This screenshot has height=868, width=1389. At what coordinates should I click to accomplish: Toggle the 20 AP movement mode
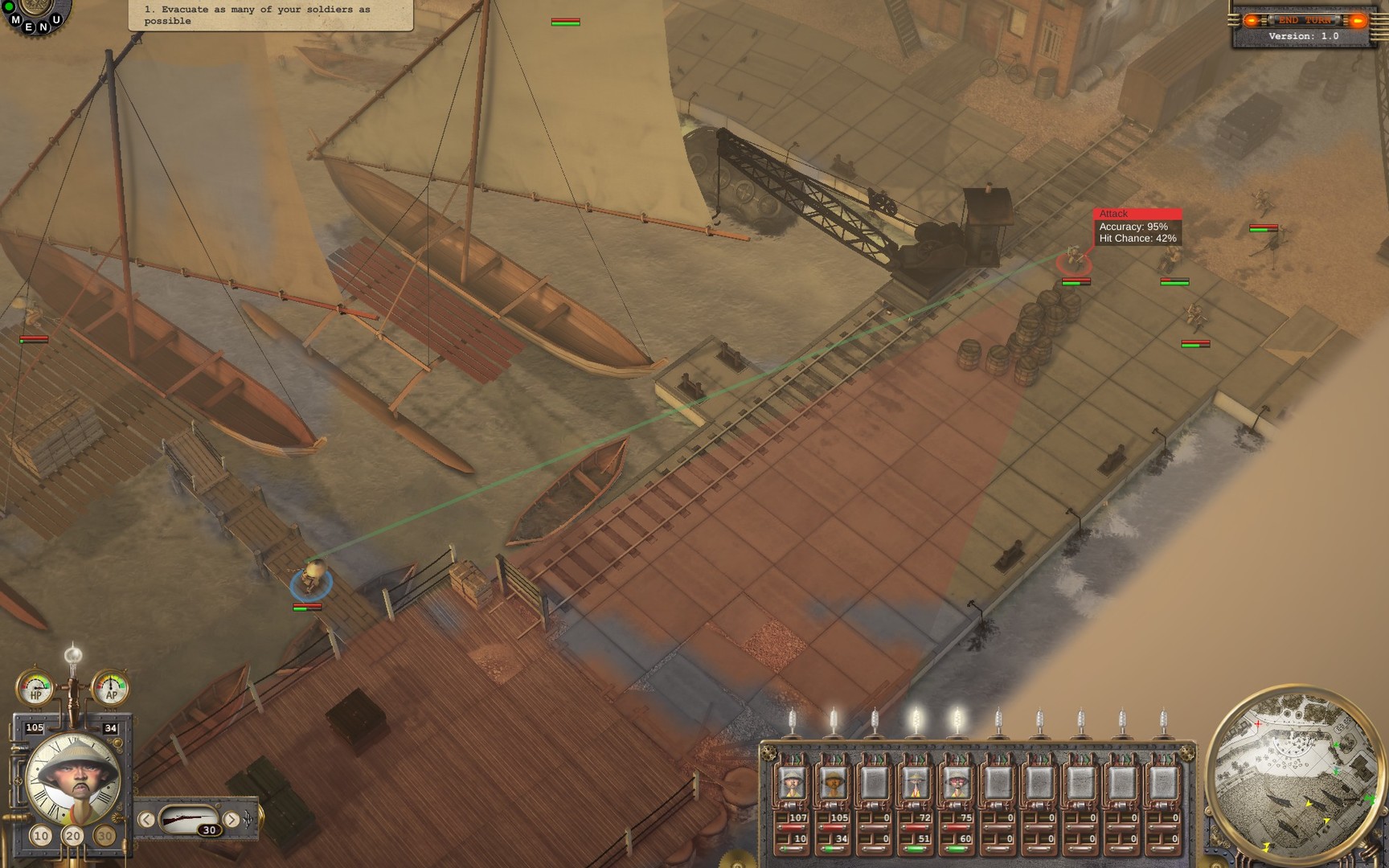tap(72, 837)
